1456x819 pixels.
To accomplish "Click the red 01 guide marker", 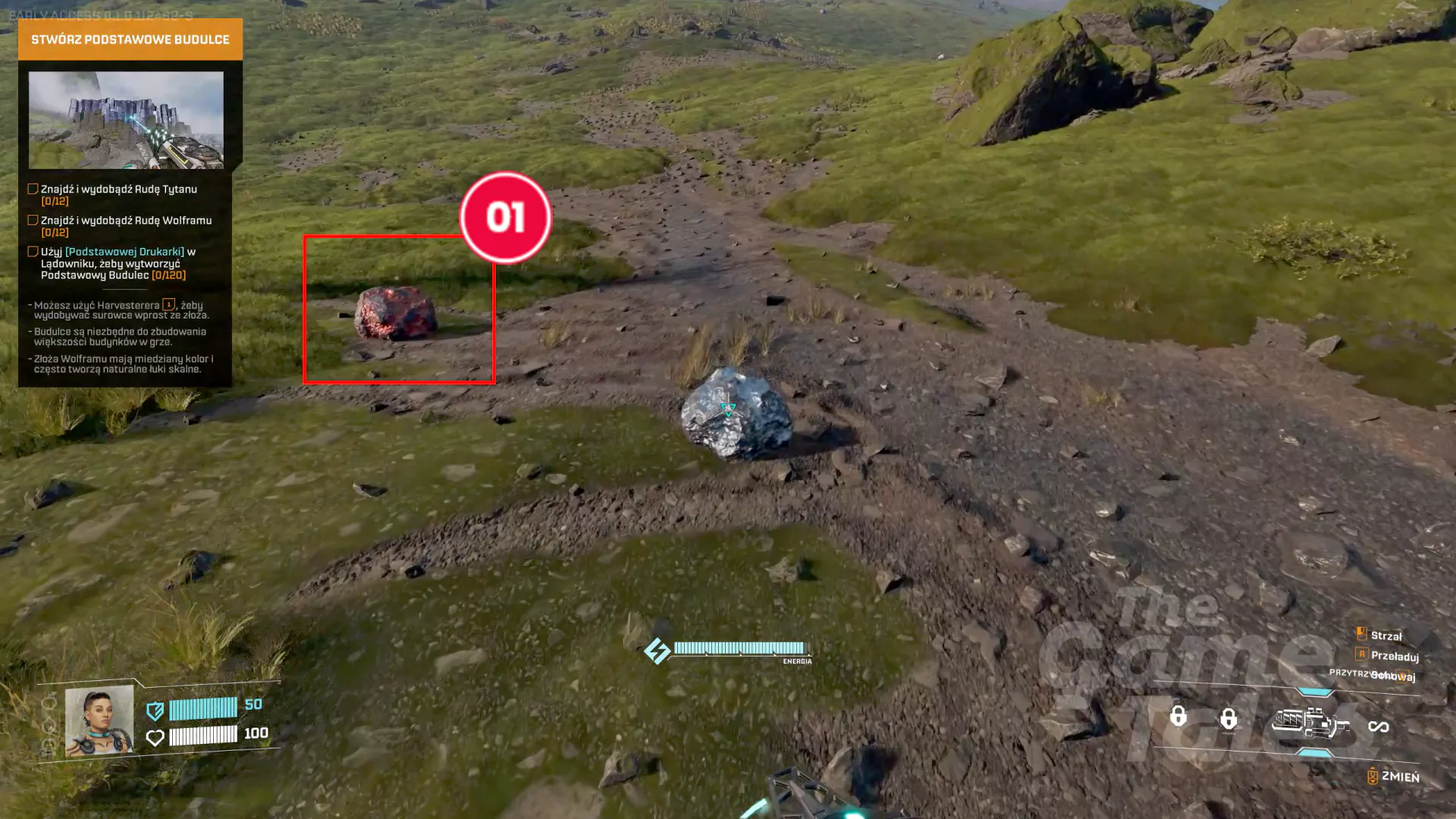I will [x=505, y=218].
